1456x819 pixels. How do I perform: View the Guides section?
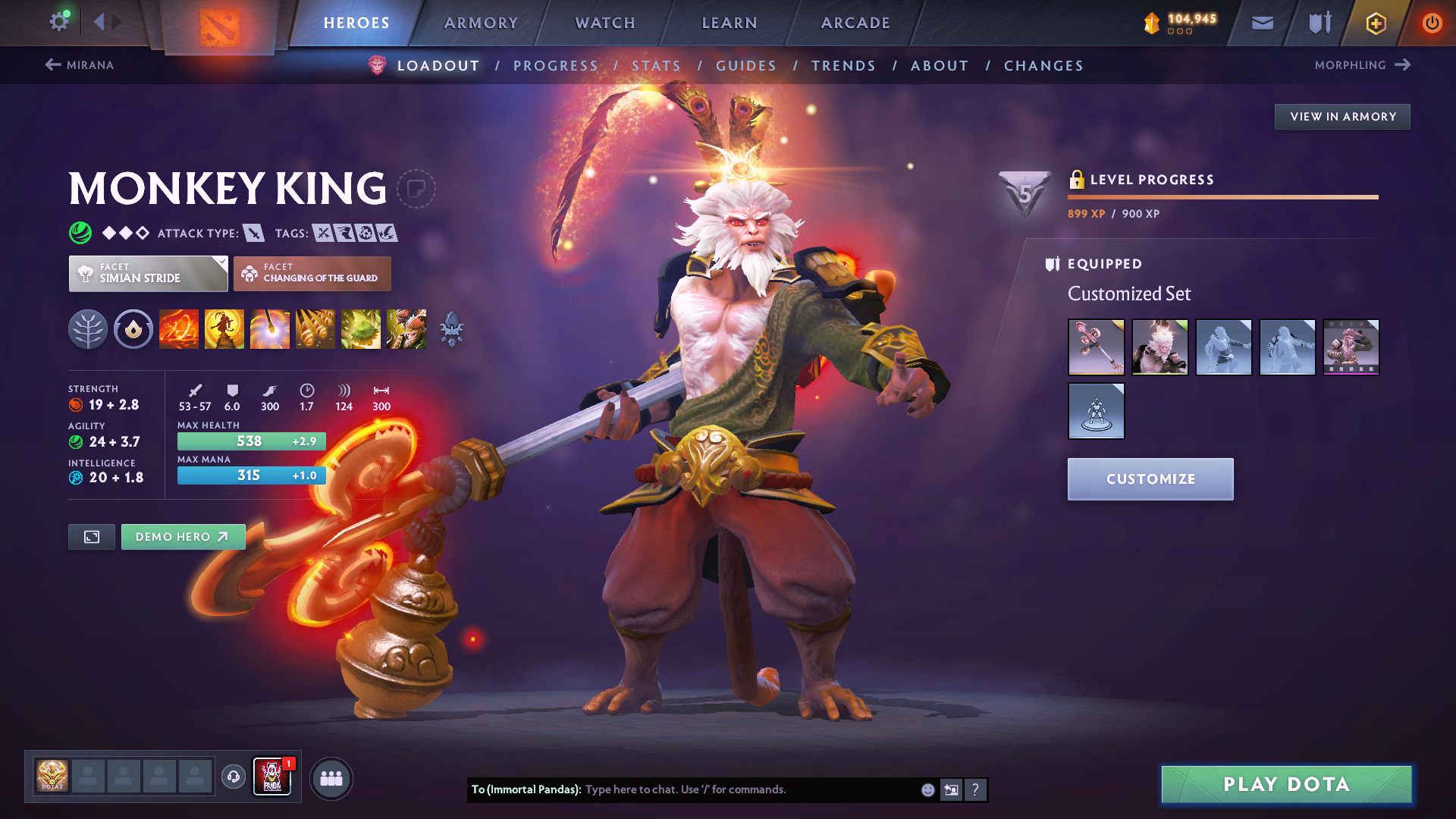tap(746, 66)
